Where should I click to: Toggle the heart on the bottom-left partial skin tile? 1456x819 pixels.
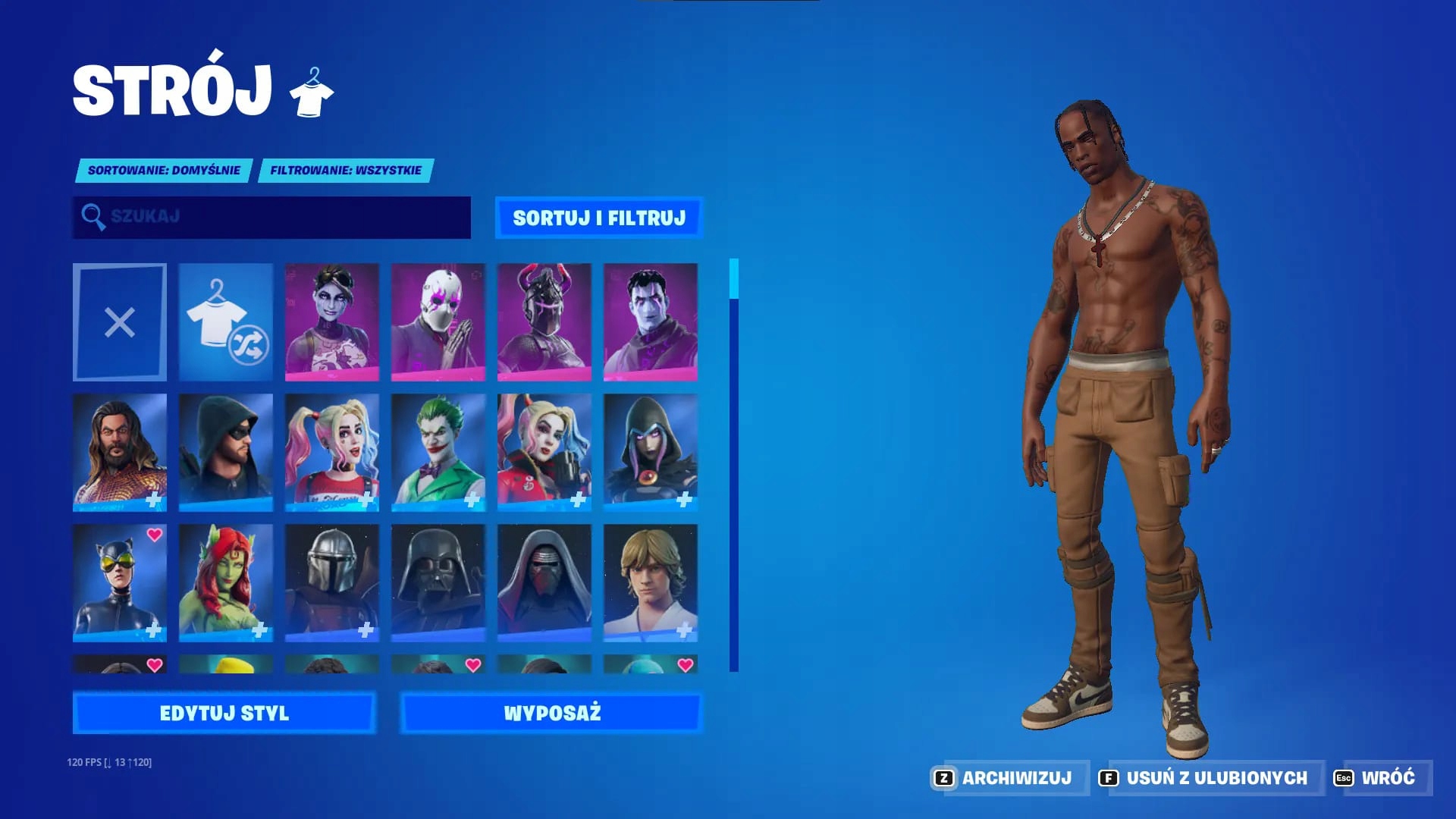[x=154, y=666]
